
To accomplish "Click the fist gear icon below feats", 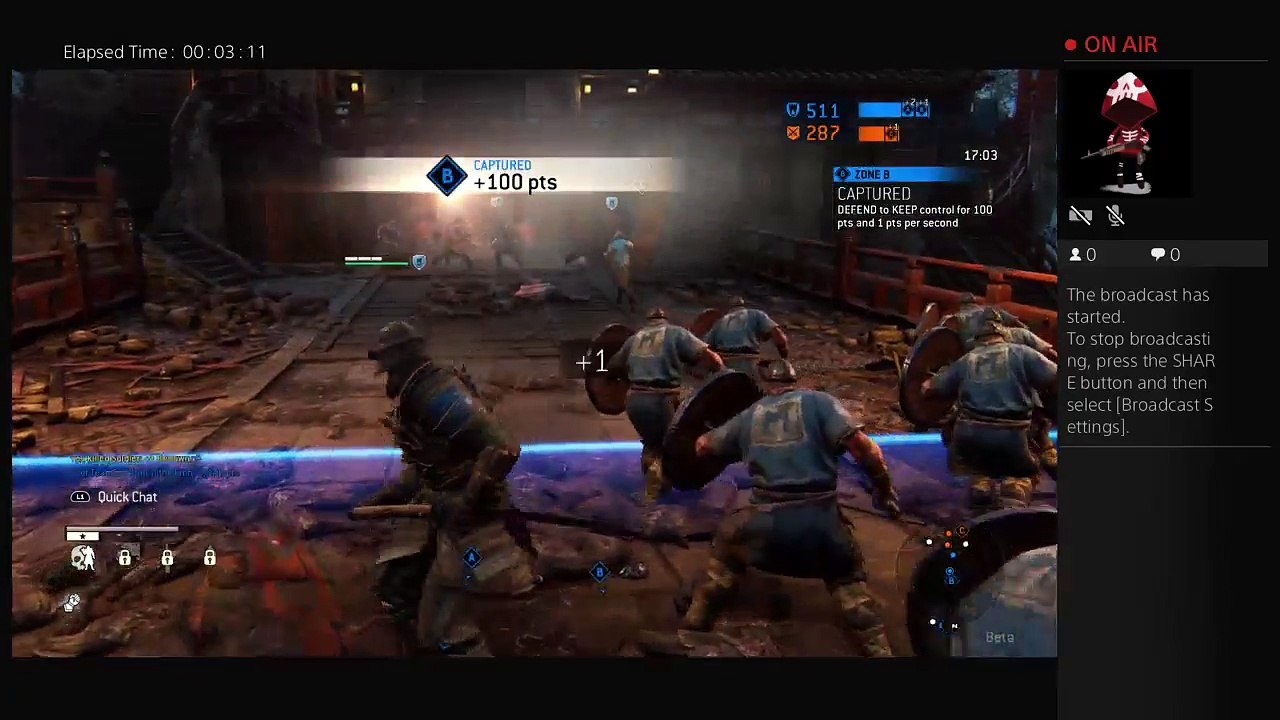I will pyautogui.click(x=73, y=602).
